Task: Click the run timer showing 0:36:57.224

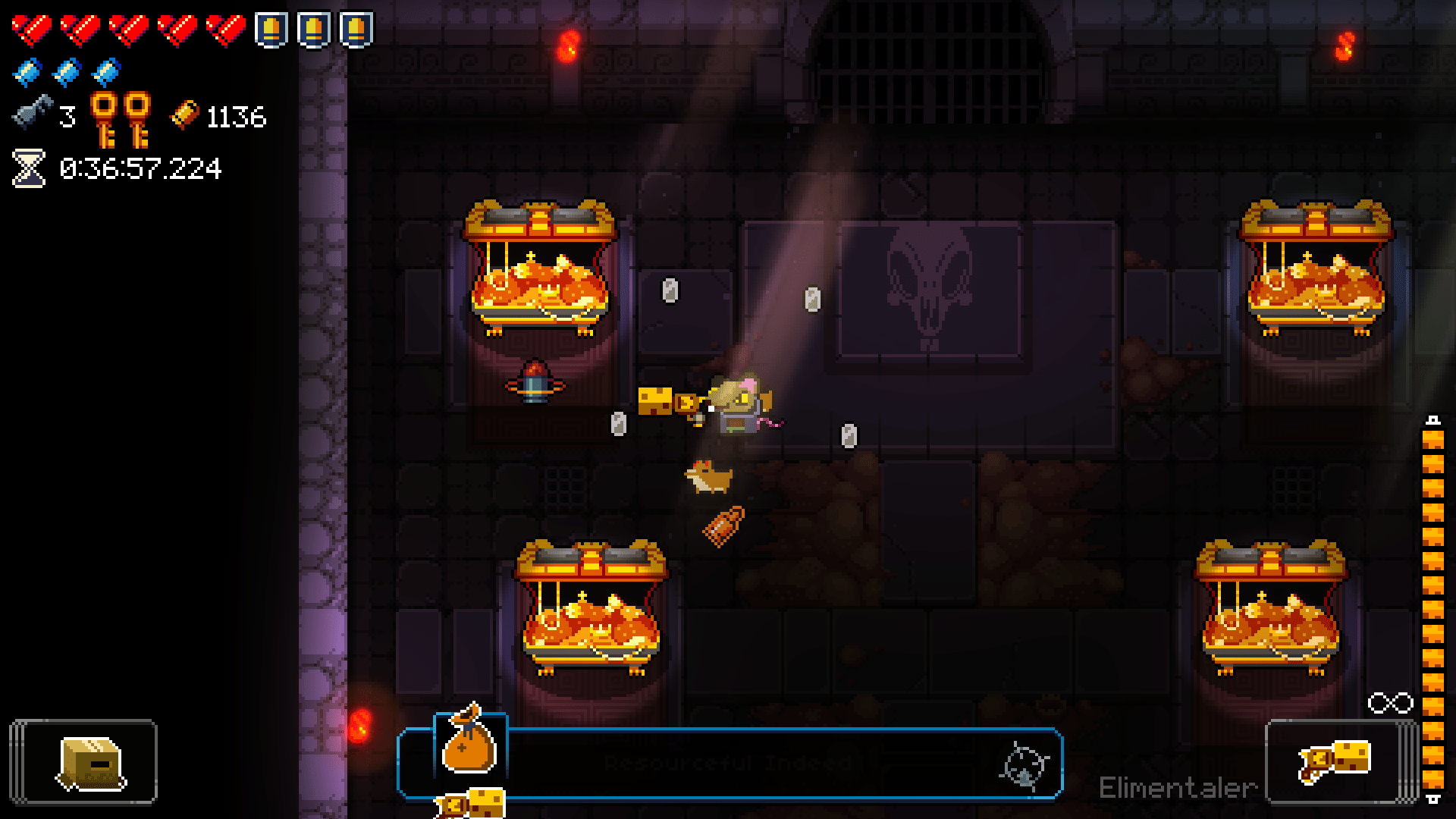Action: click(x=140, y=168)
